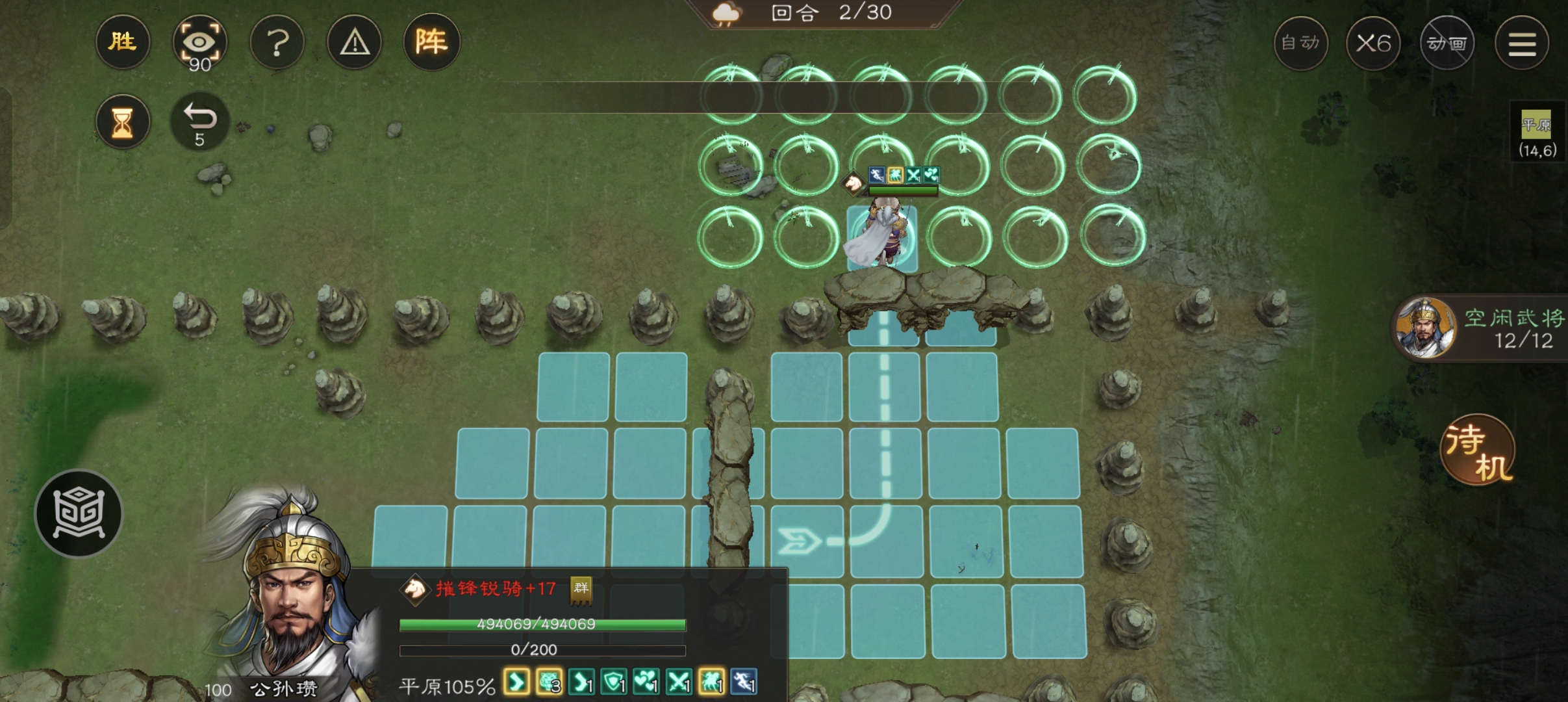The height and width of the screenshot is (702, 1568).
Task: Toggle the eye vision range icon
Action: point(199,43)
